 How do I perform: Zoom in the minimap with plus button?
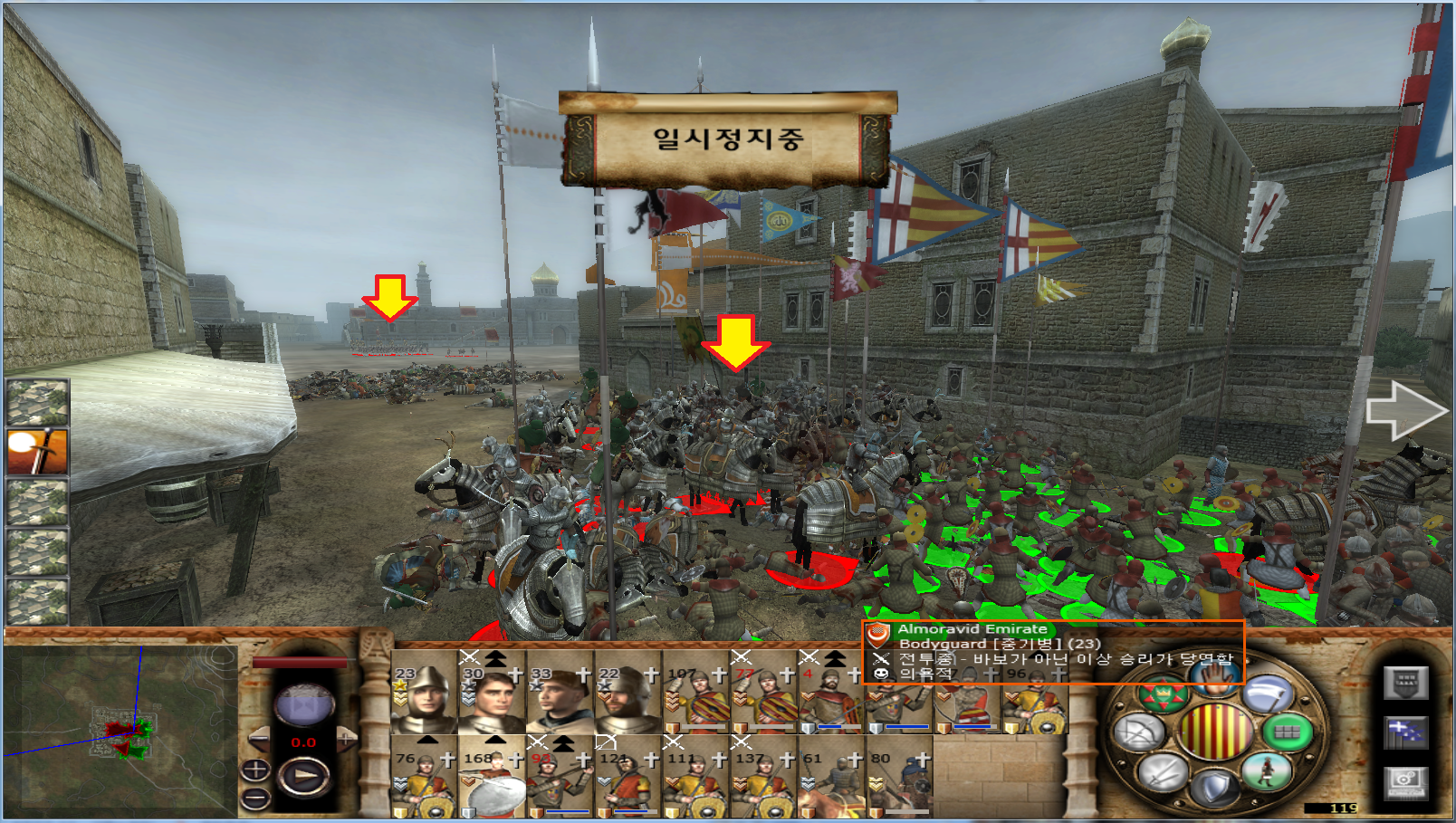coord(255,770)
